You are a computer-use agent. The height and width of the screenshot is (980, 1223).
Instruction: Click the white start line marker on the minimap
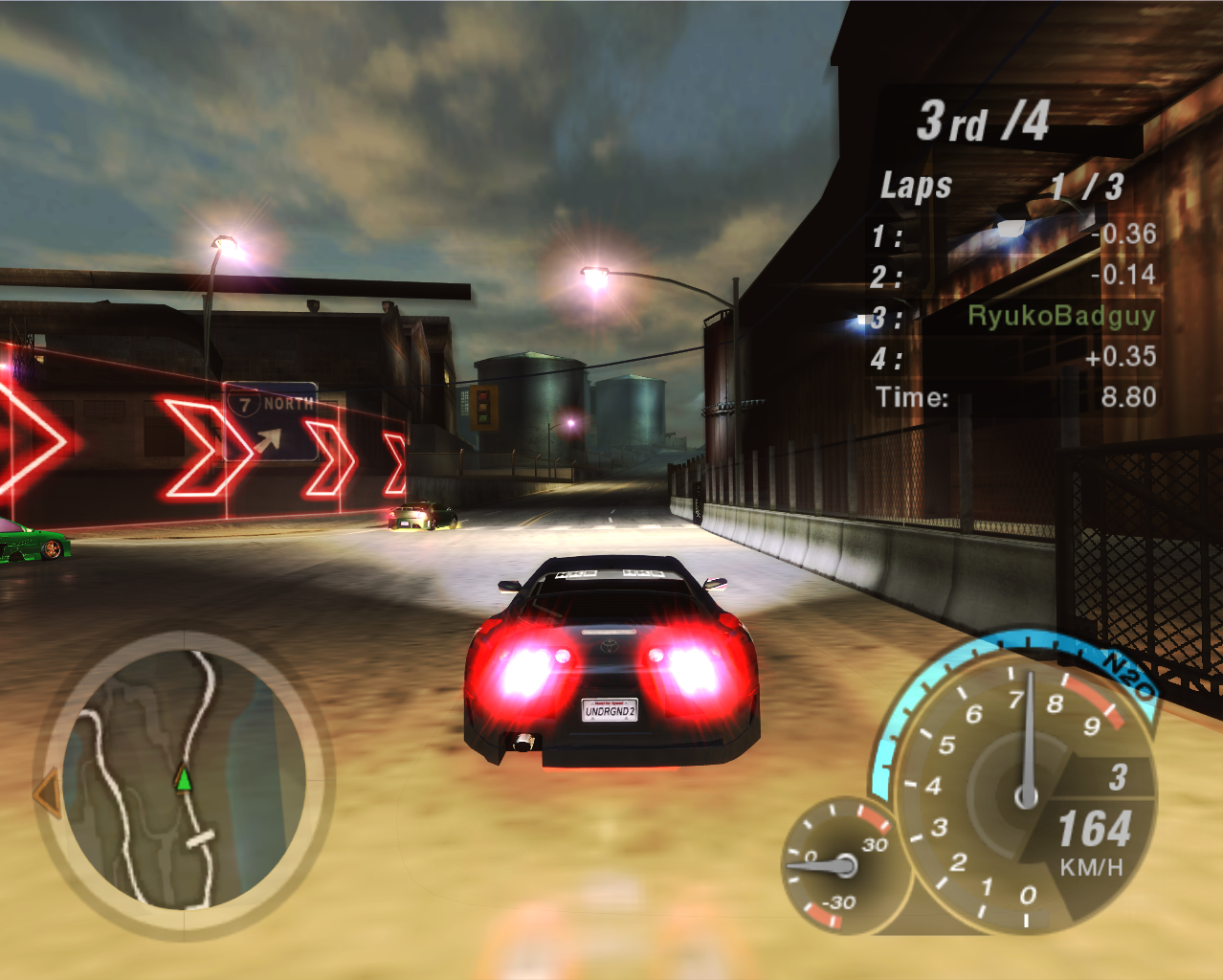[x=201, y=839]
